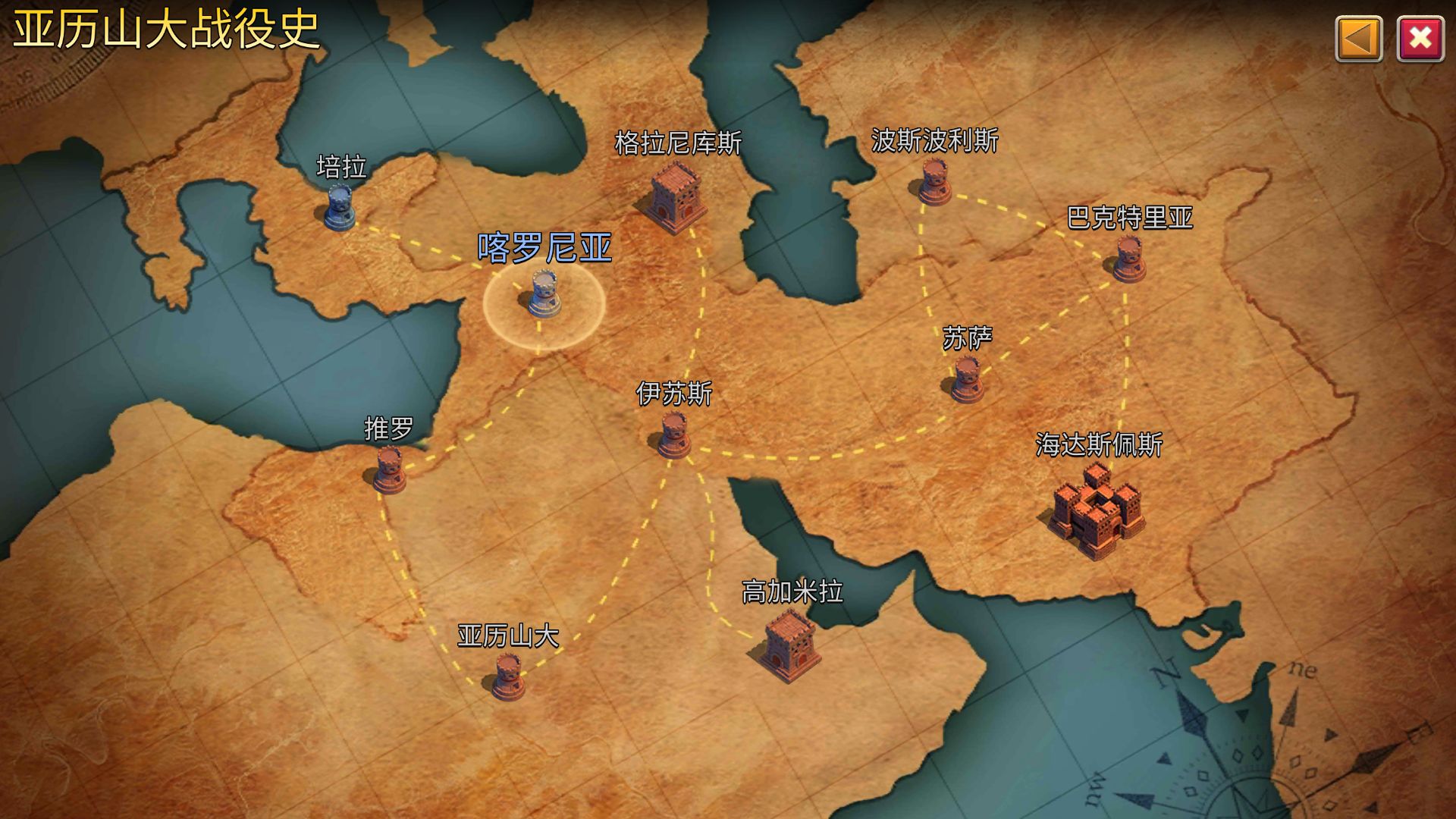
Task: Close the campaign map with the red X
Action: [1420, 39]
